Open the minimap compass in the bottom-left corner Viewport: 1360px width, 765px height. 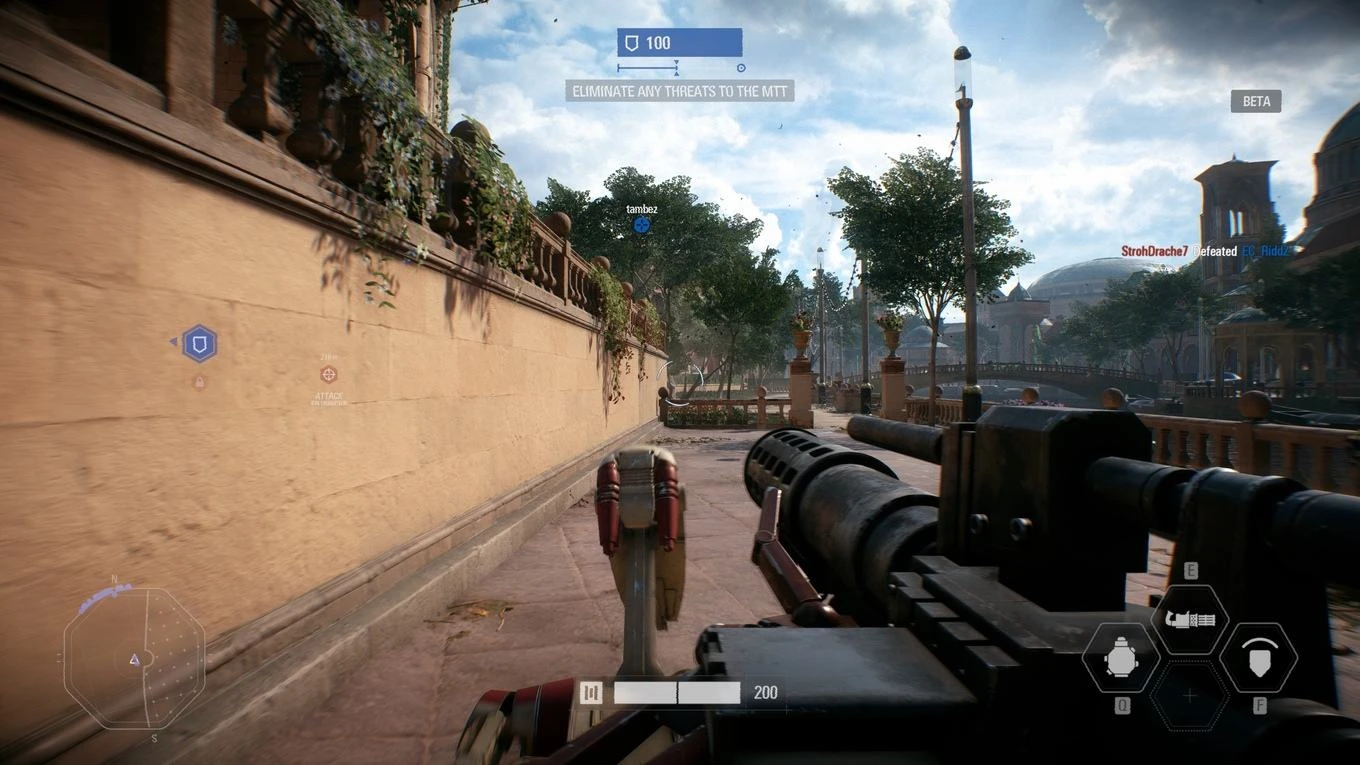pyautogui.click(x=132, y=658)
